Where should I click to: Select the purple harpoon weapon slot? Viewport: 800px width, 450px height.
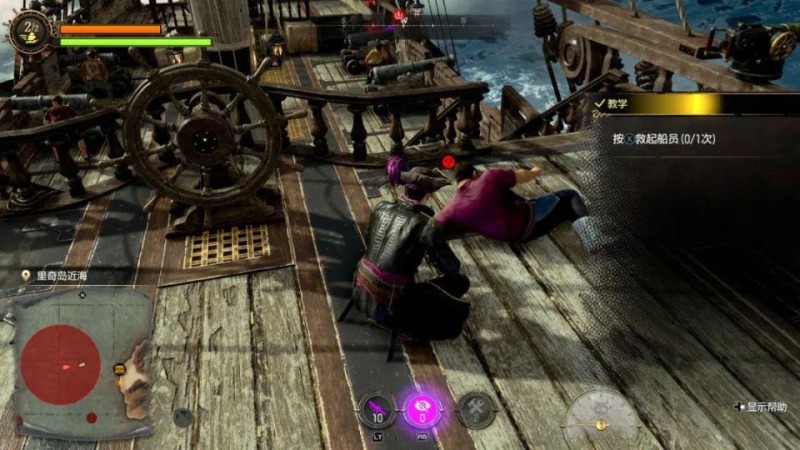(x=378, y=408)
